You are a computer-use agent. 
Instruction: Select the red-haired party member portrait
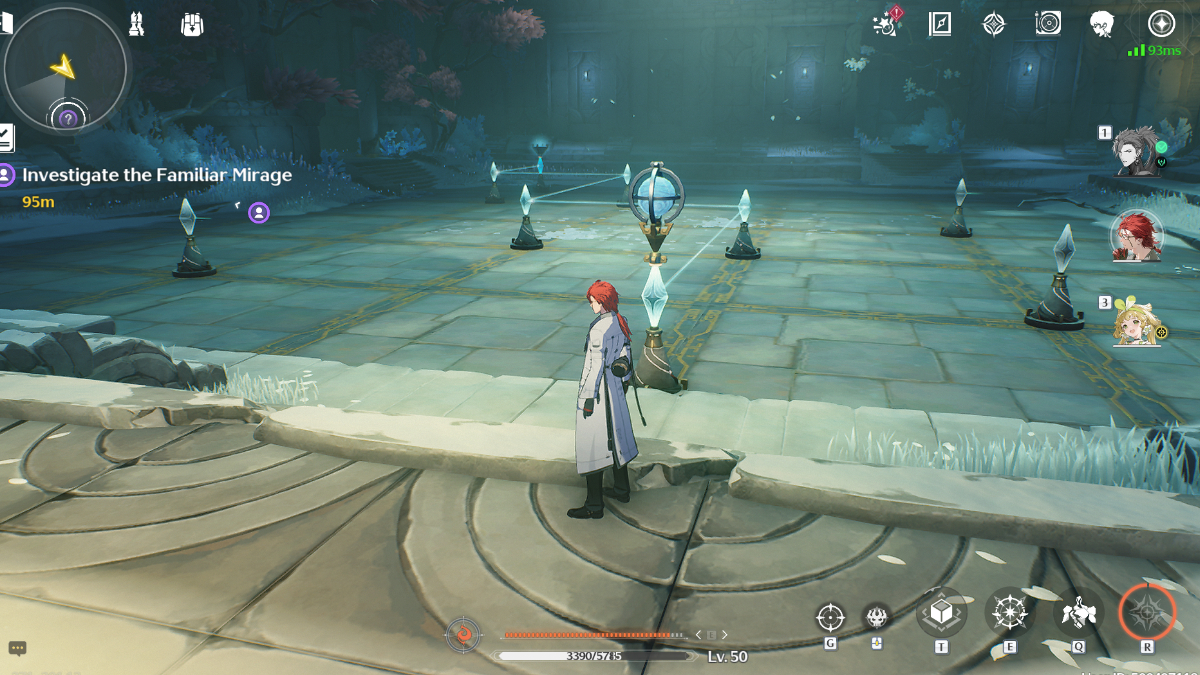coord(1137,237)
